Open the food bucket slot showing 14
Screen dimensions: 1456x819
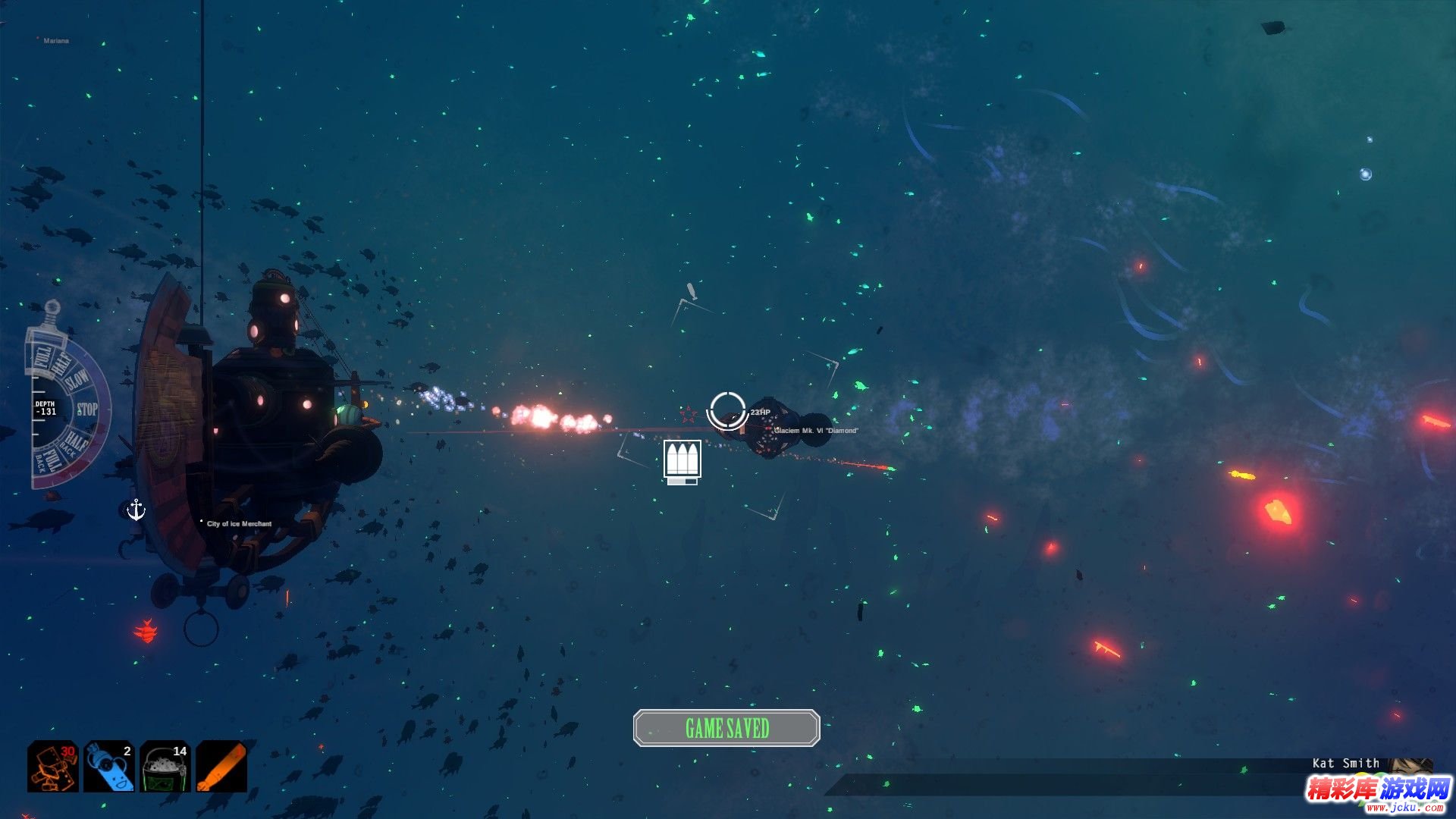tap(165, 767)
